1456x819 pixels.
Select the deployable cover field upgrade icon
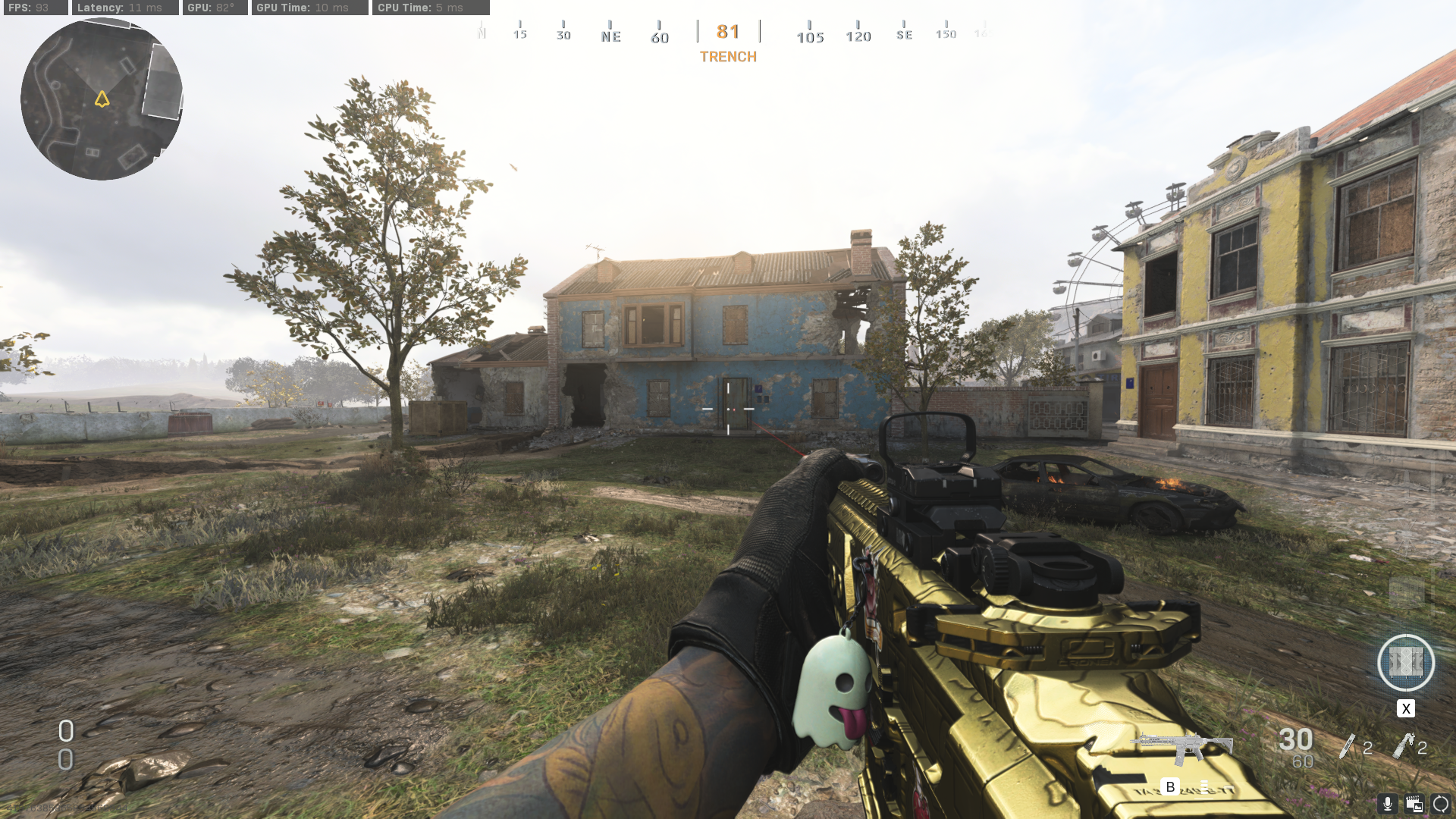click(1407, 664)
